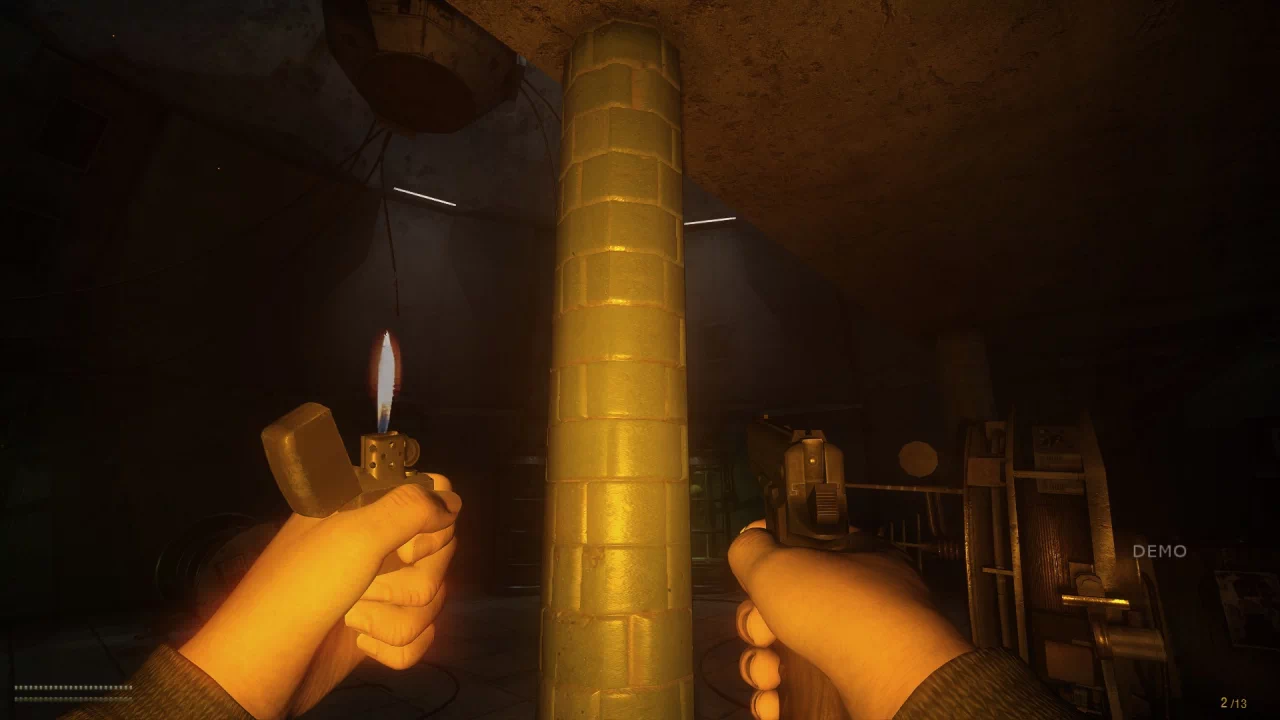This screenshot has height=720, width=1280.
Task: Click the right fluorescent light tube
Action: [x=712, y=222]
